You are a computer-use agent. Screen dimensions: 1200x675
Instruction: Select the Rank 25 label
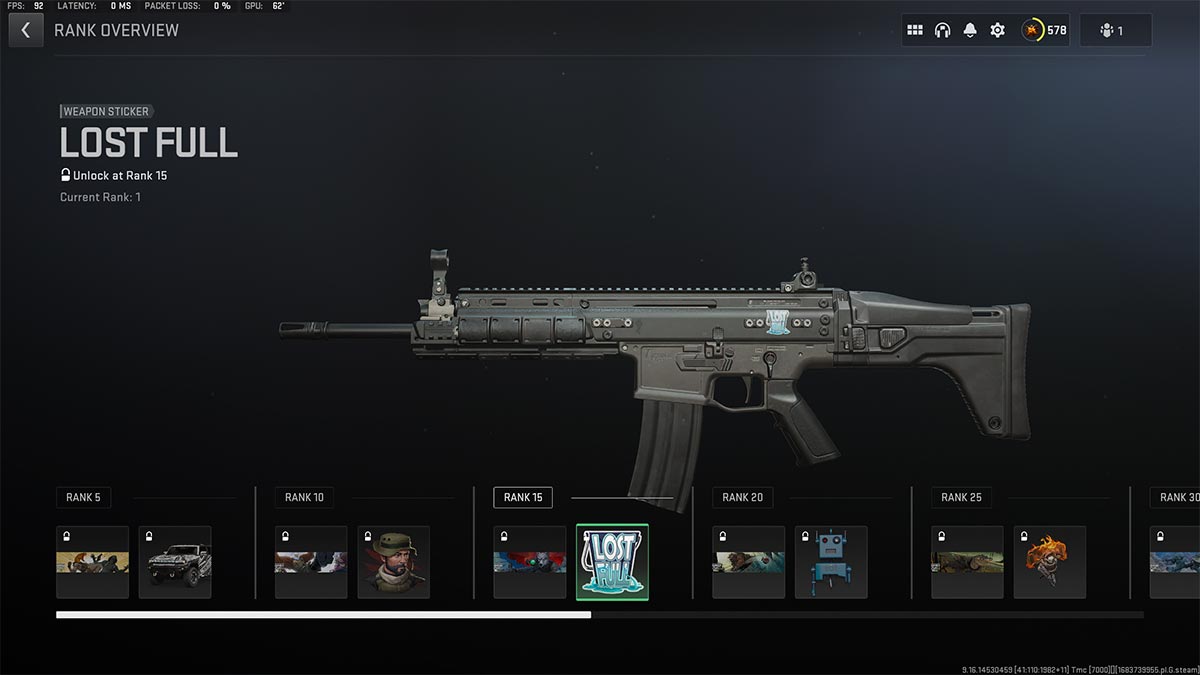click(961, 497)
